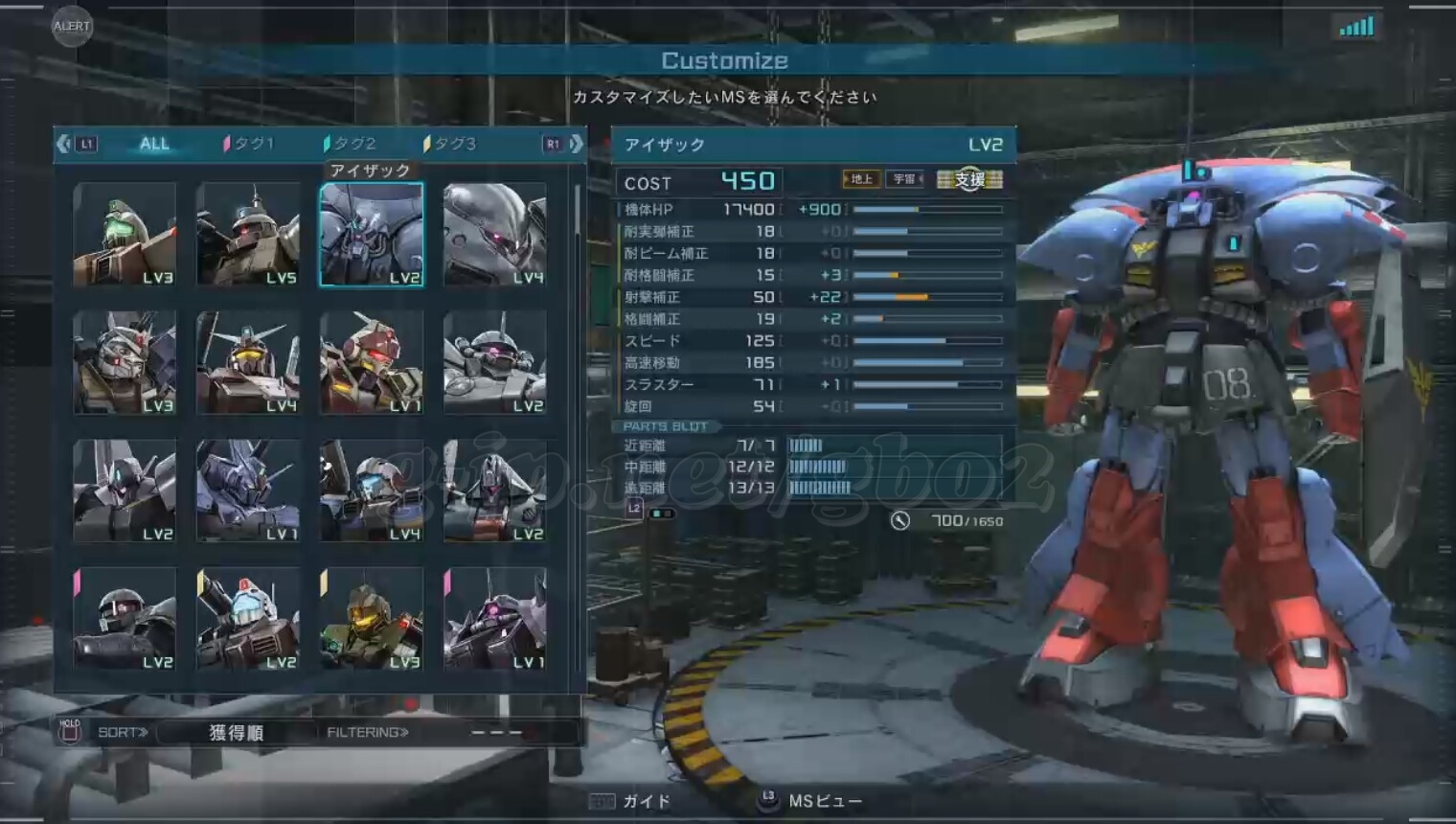Open the FILTERING options
The height and width of the screenshot is (824, 1456).
click(x=368, y=733)
